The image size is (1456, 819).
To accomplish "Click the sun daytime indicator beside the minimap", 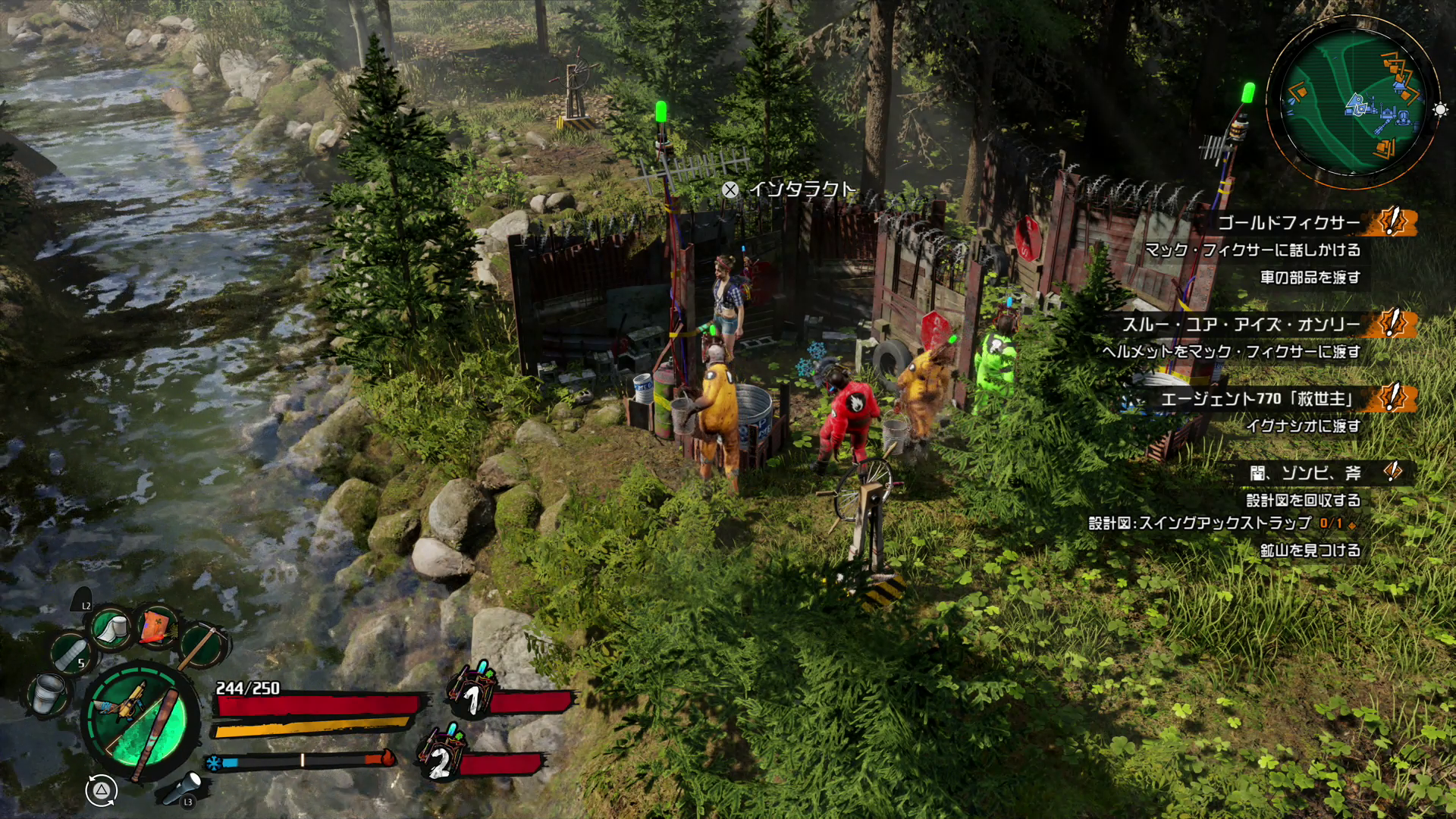I will click(1440, 110).
